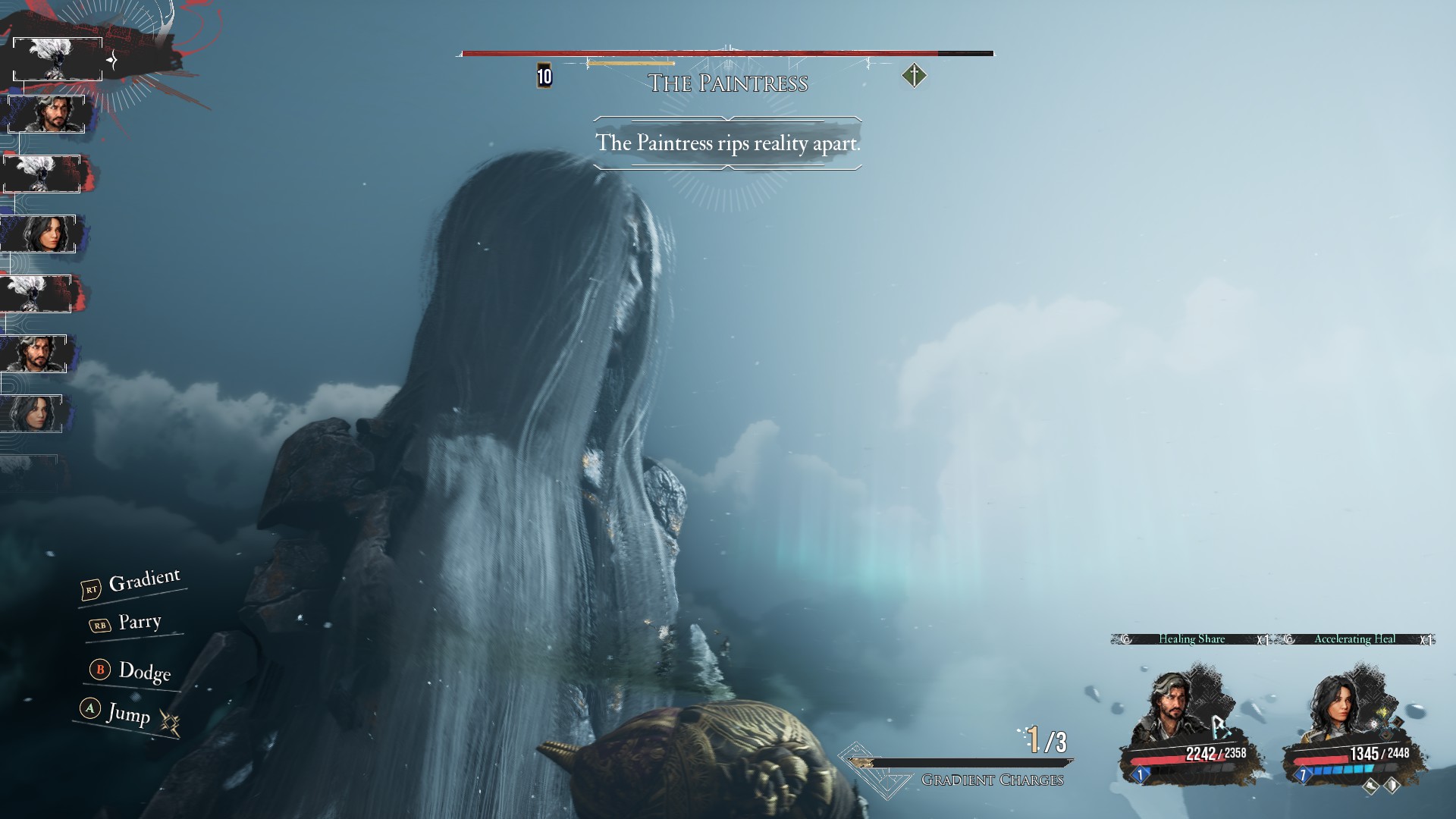Inspect the Accelerating Heal status effect
Image resolution: width=1456 pixels, height=819 pixels.
click(x=1354, y=639)
